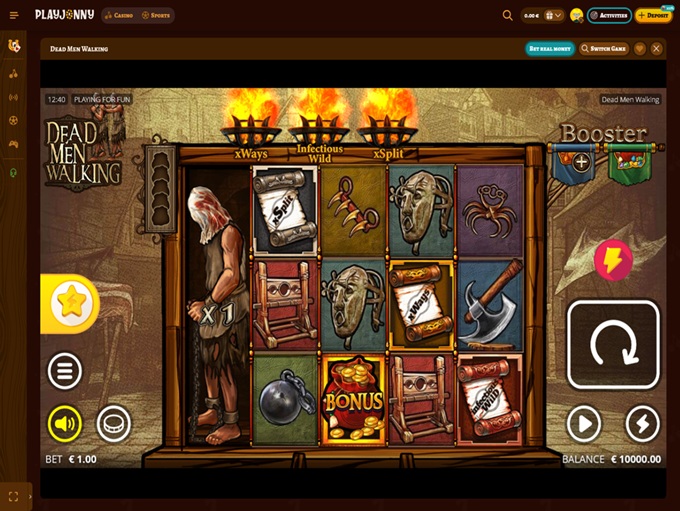Viewport: 680px width, 511px height.
Task: Spin the reels with the big spin button
Action: (613, 345)
